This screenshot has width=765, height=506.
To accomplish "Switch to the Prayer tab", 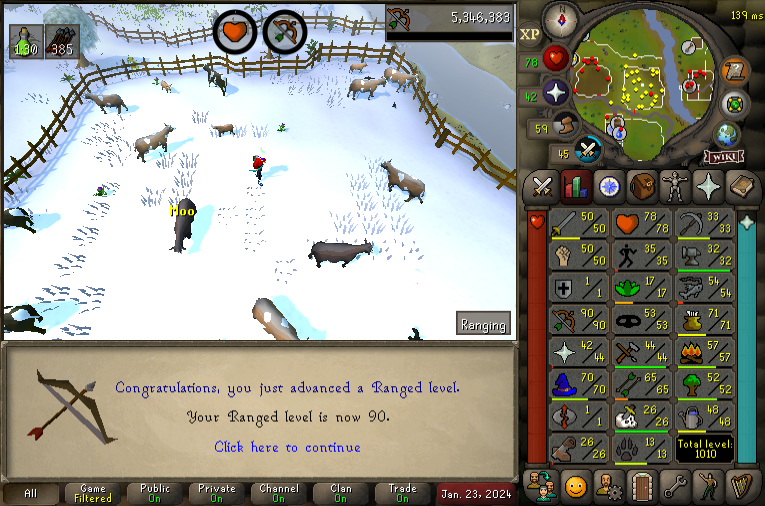I will coord(707,187).
